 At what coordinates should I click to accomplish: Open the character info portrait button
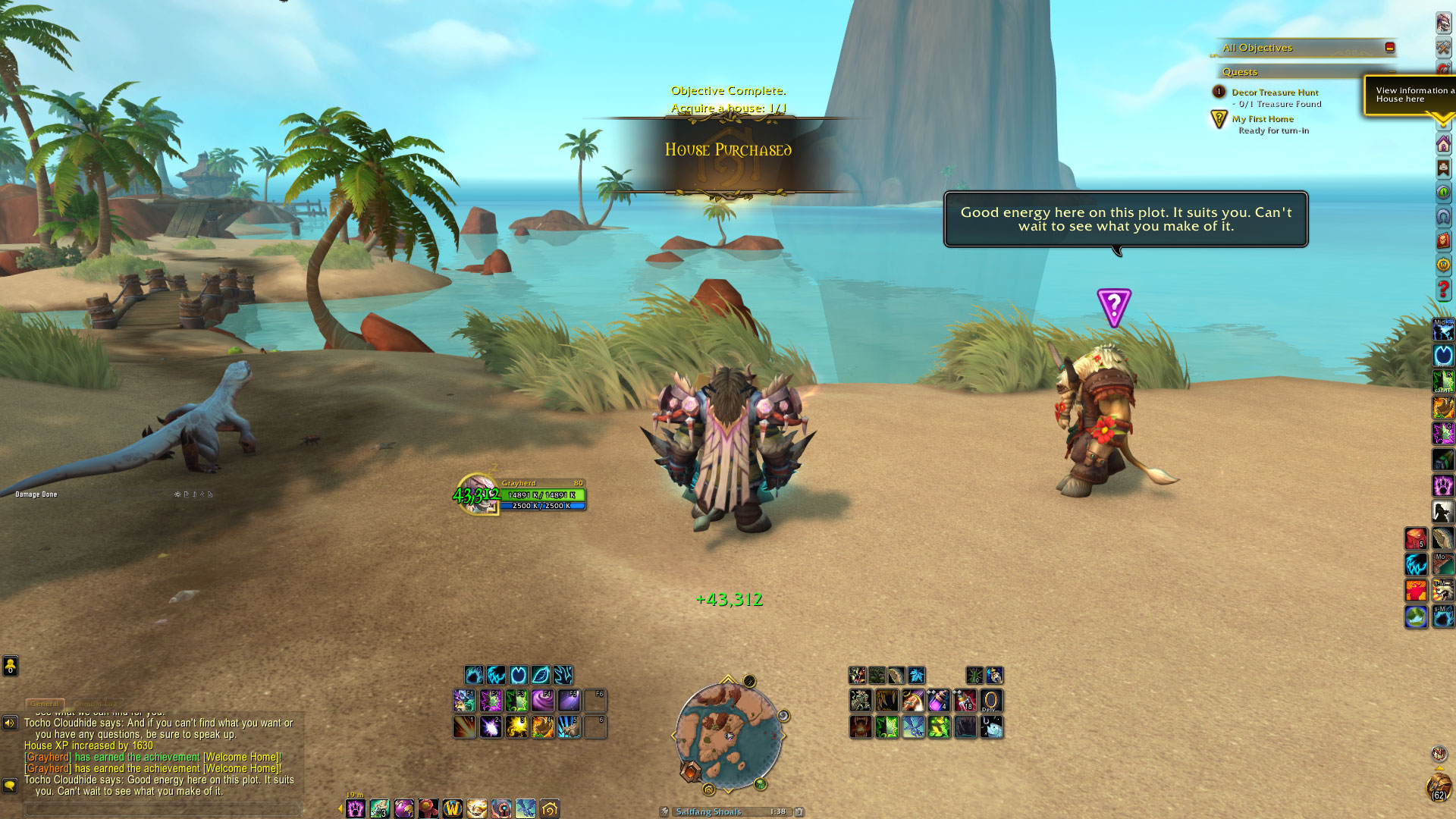[1443, 23]
